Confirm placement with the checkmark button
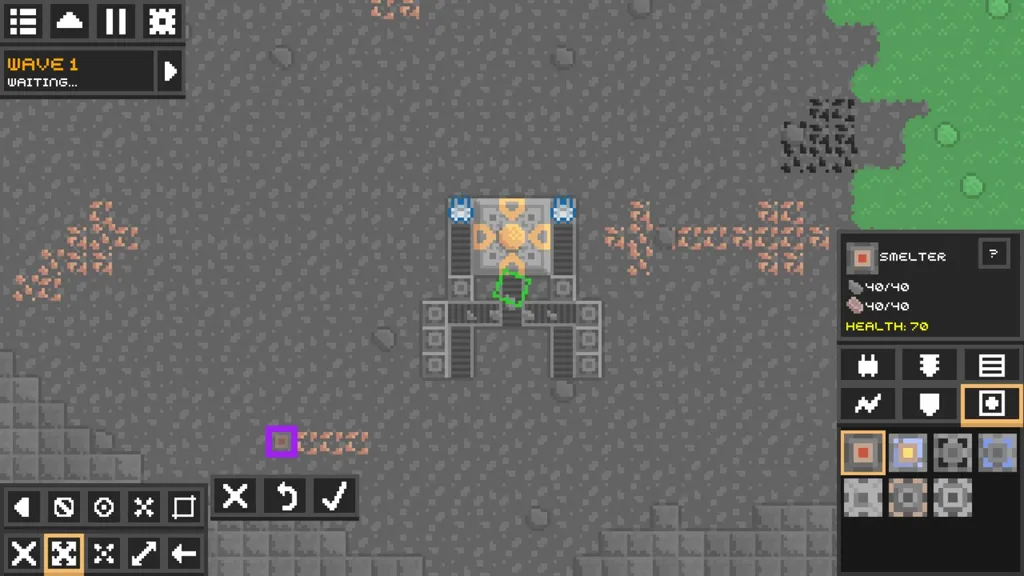Screen dimensions: 1024x576 pos(334,496)
